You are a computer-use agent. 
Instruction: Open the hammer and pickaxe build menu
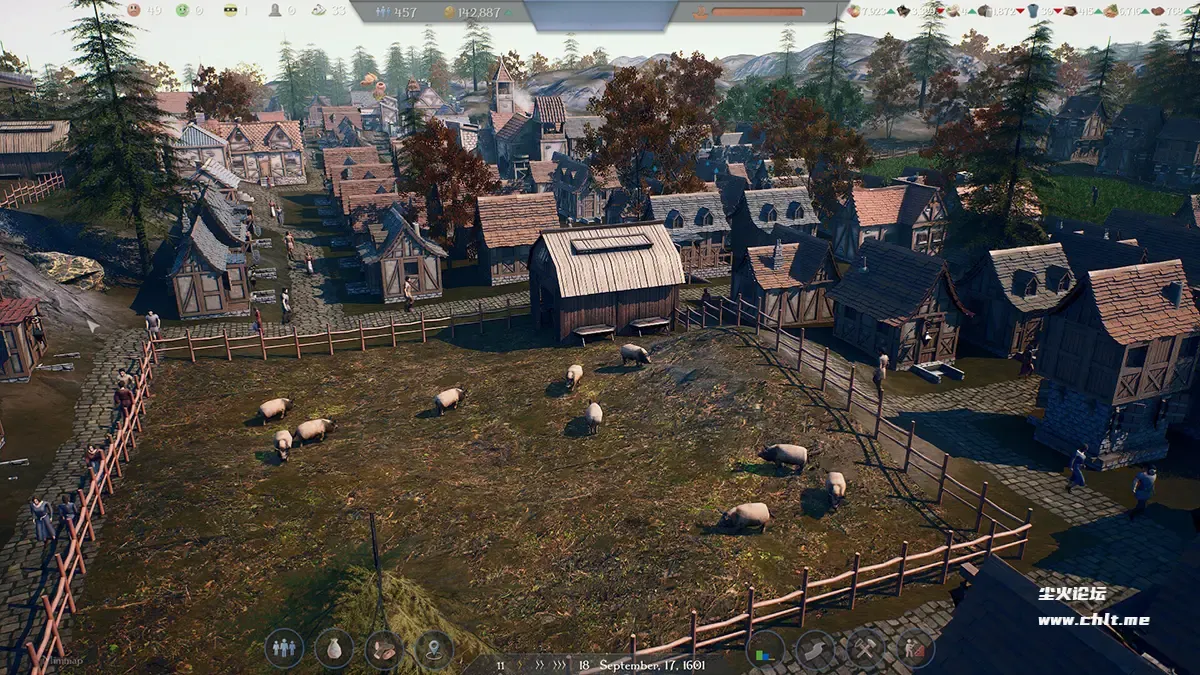point(865,649)
